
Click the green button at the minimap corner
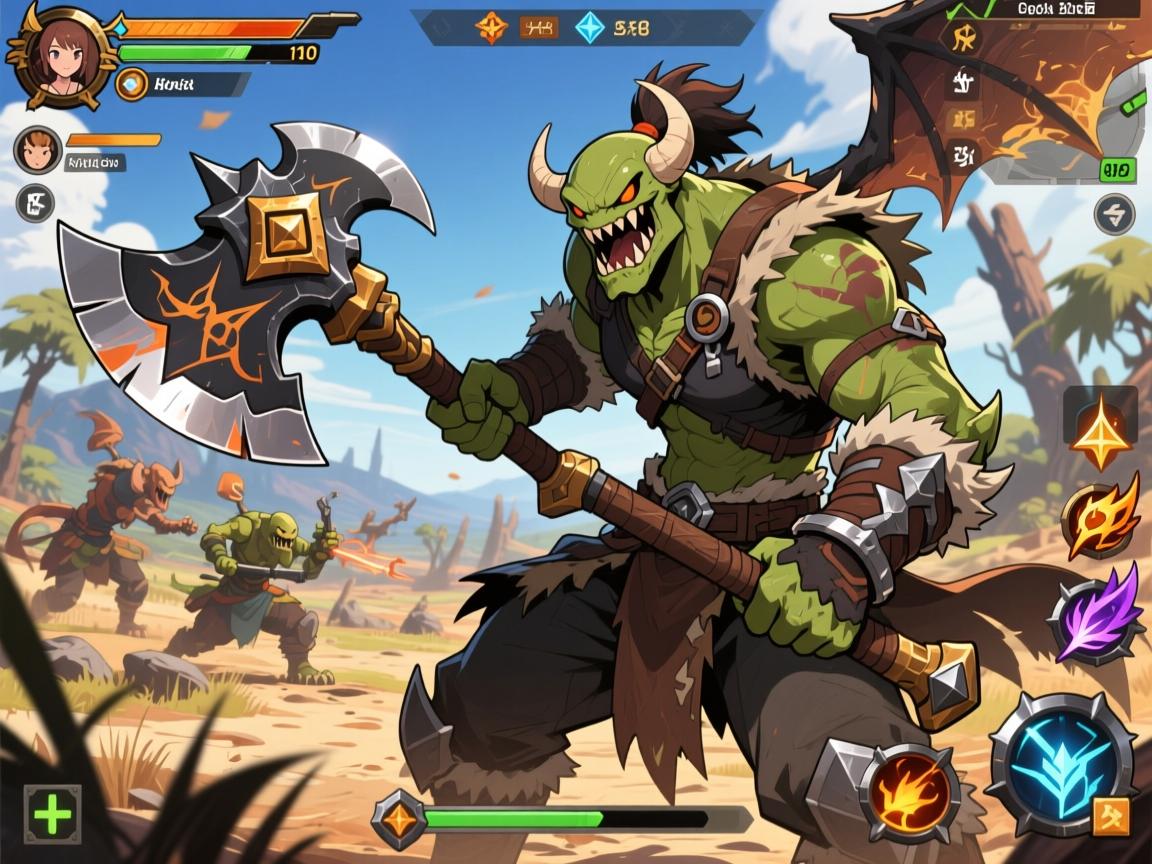point(1117,170)
